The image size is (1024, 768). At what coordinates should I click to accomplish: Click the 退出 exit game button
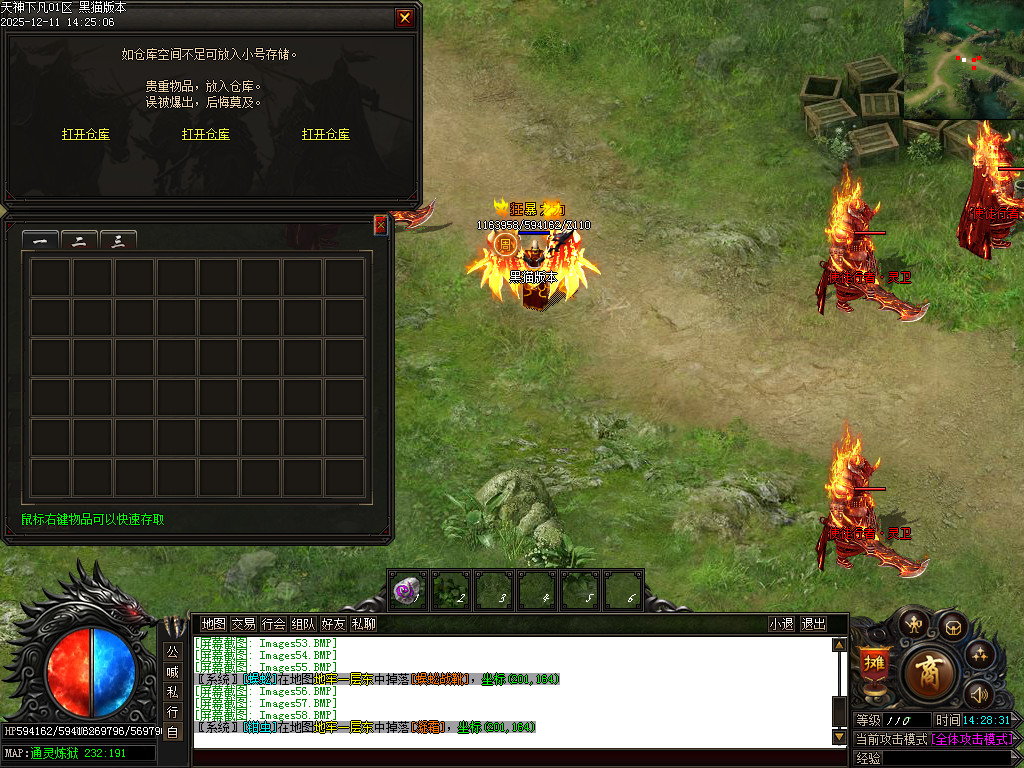(814, 624)
